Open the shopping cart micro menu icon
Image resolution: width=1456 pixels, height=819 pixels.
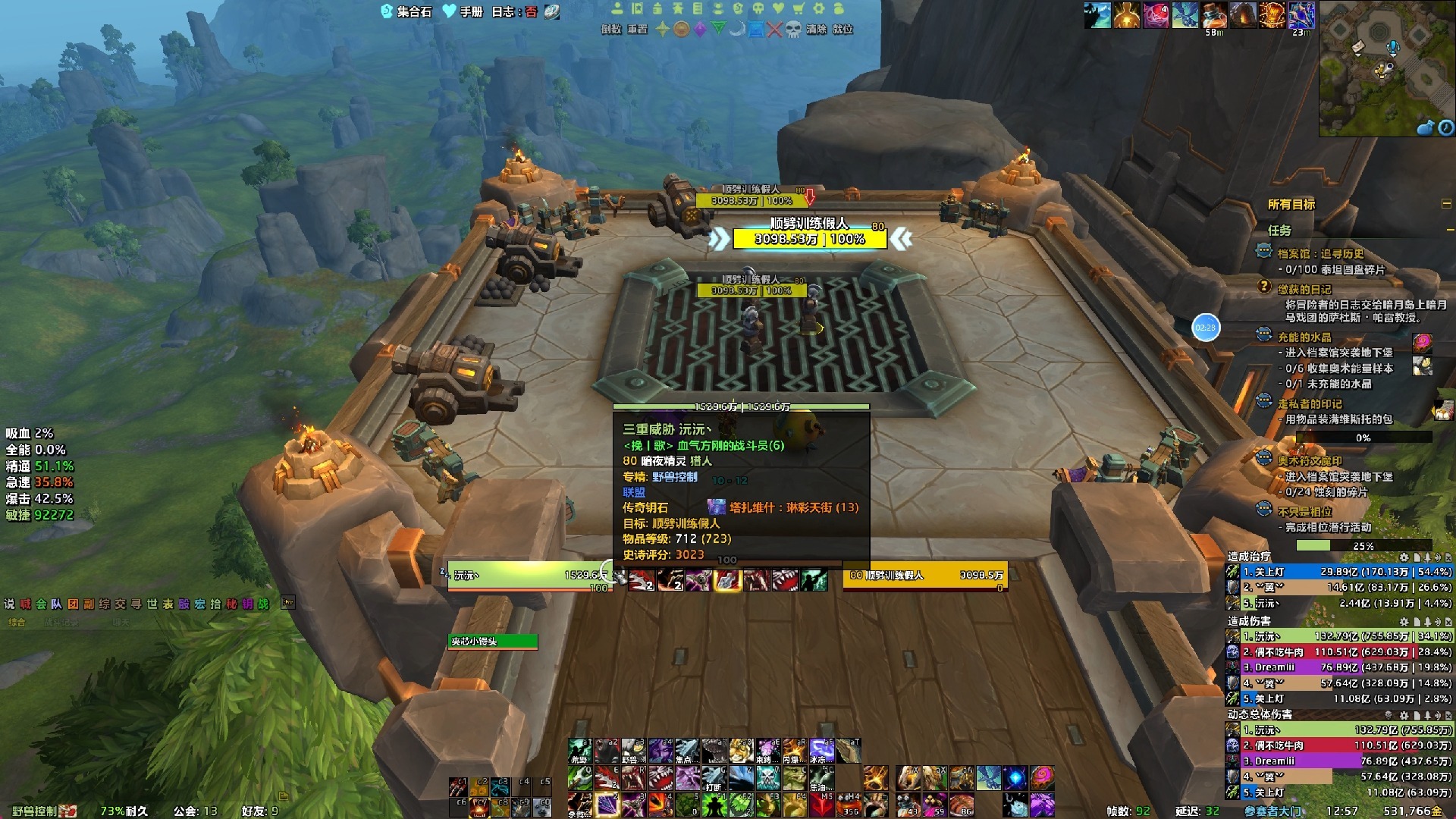click(799, 8)
